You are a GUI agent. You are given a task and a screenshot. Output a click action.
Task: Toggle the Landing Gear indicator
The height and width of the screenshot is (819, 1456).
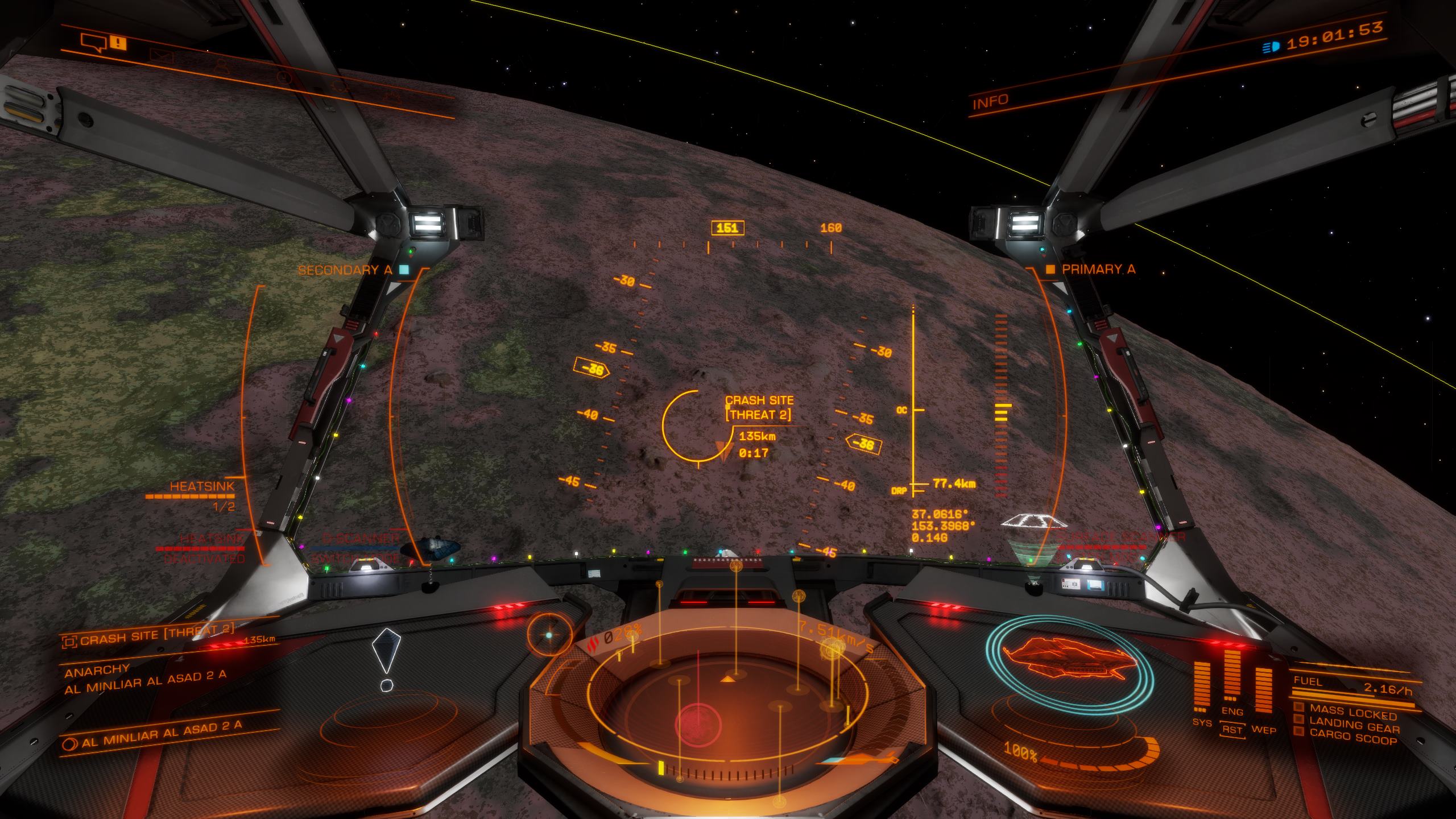[x=1354, y=725]
